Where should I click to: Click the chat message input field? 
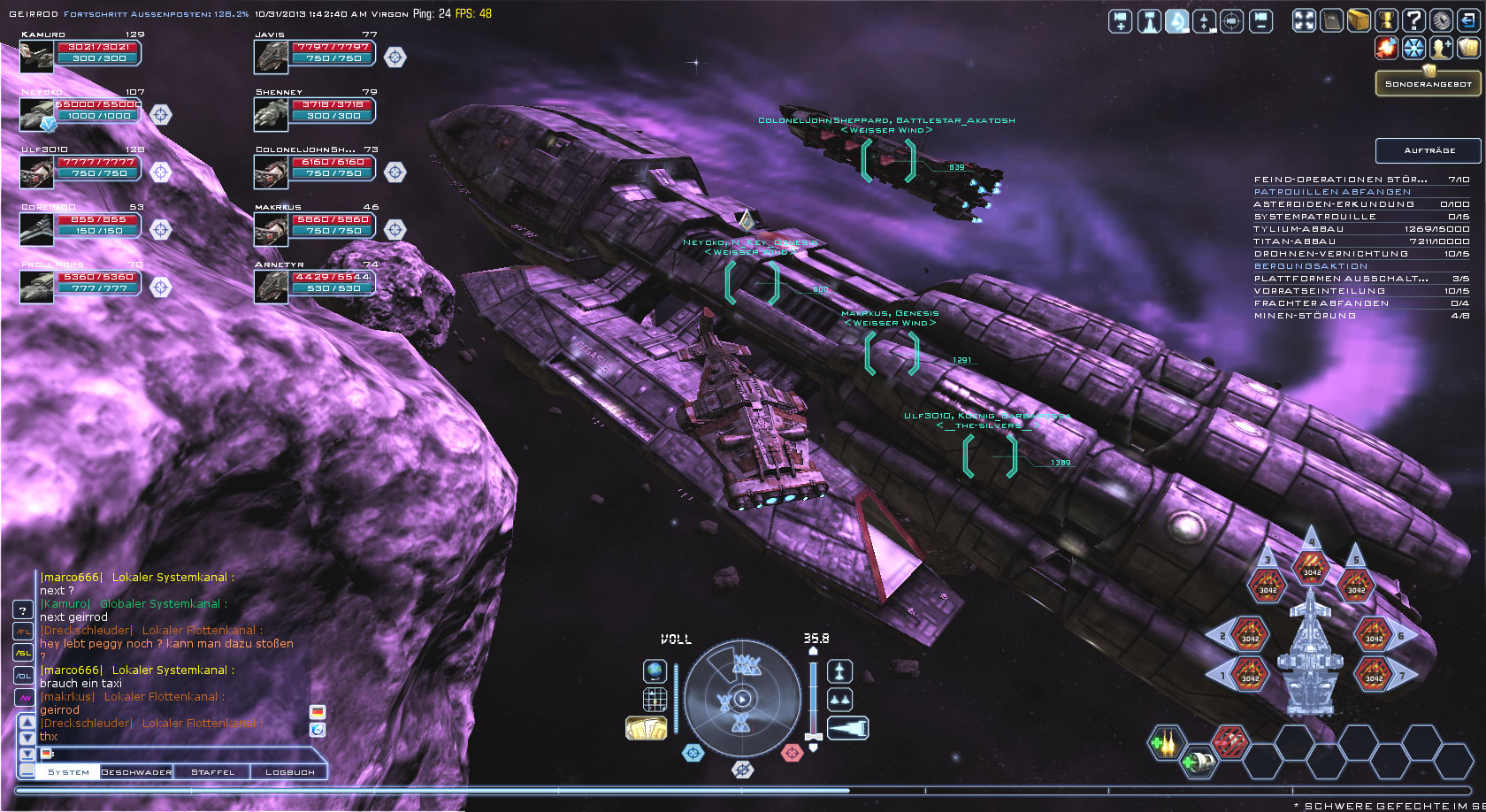coord(177,754)
